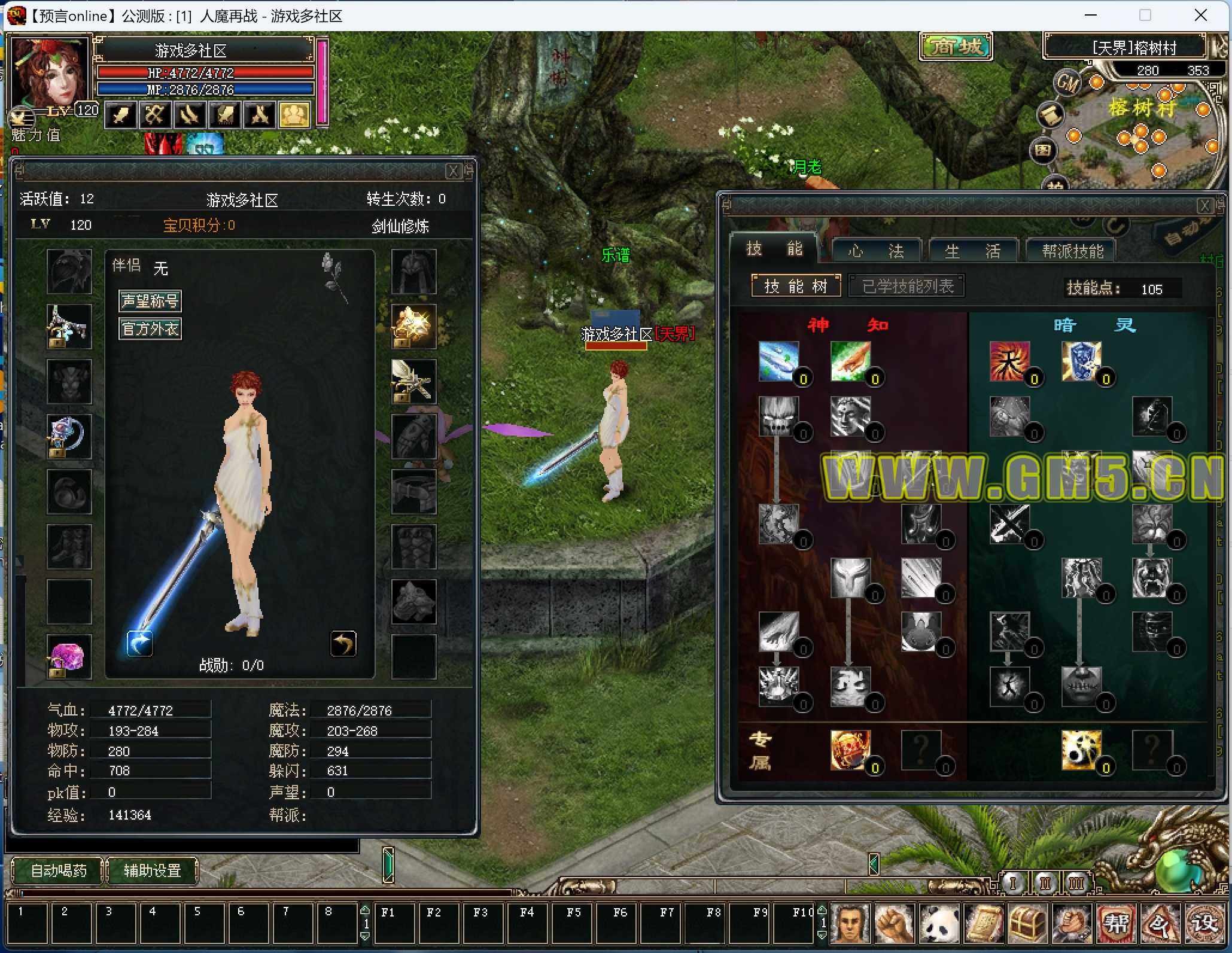Screen dimensions: 1232x953
Task: Open the 帮派技能 tab
Action: 1072,251
